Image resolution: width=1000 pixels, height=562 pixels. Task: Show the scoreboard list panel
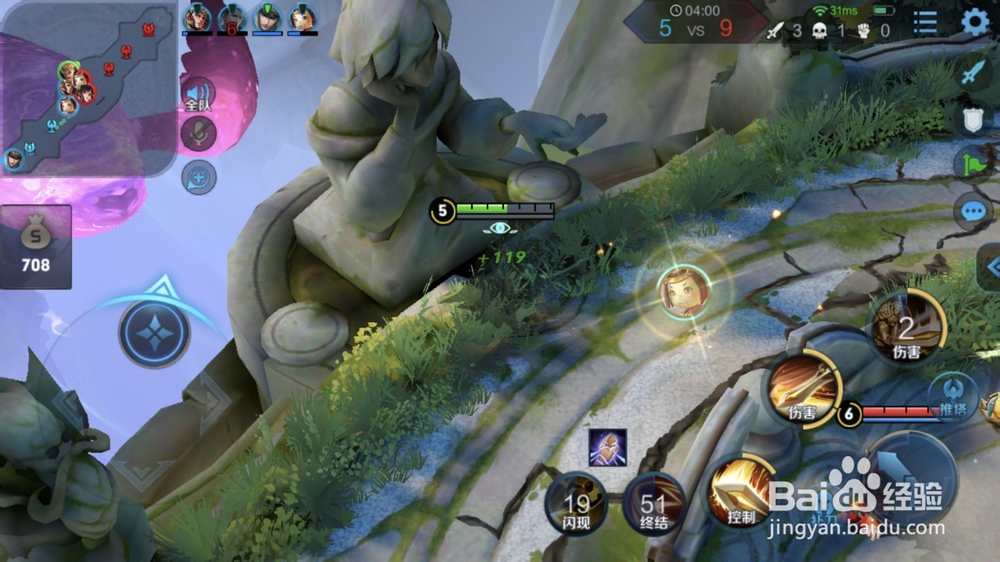point(926,22)
